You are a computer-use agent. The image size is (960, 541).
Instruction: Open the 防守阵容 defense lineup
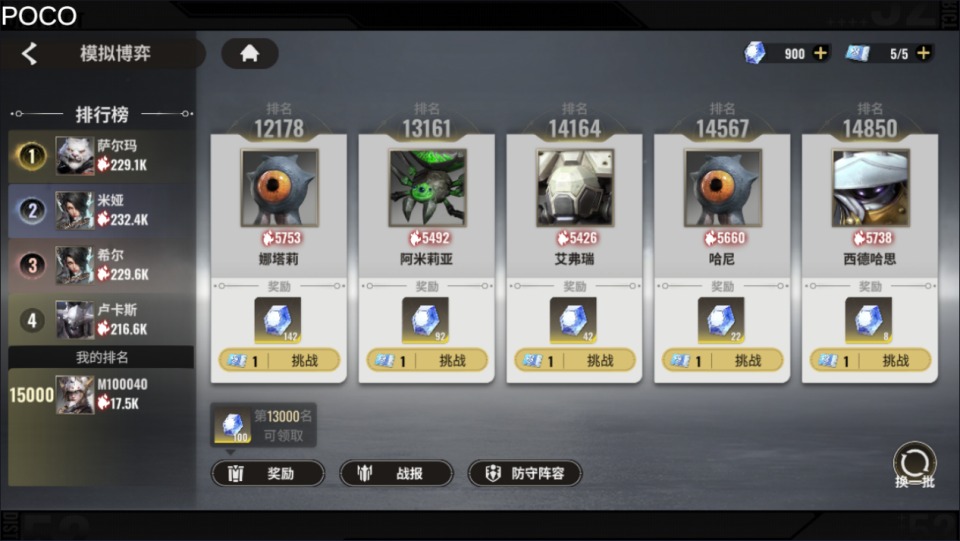(x=525, y=473)
